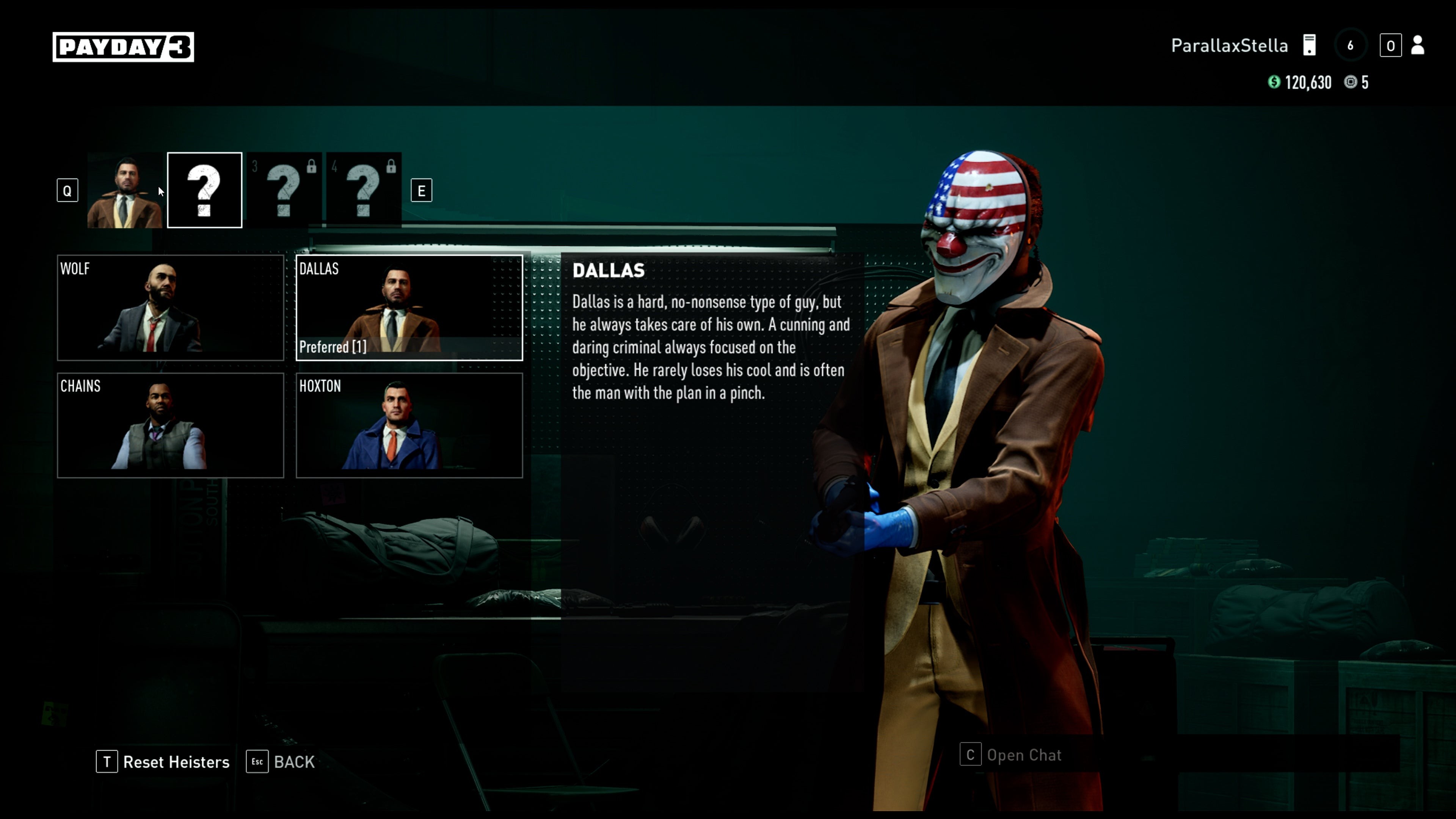This screenshot has width=1456, height=819.
Task: Click the C-Stacks currency icon showing 5
Action: pos(1351,83)
